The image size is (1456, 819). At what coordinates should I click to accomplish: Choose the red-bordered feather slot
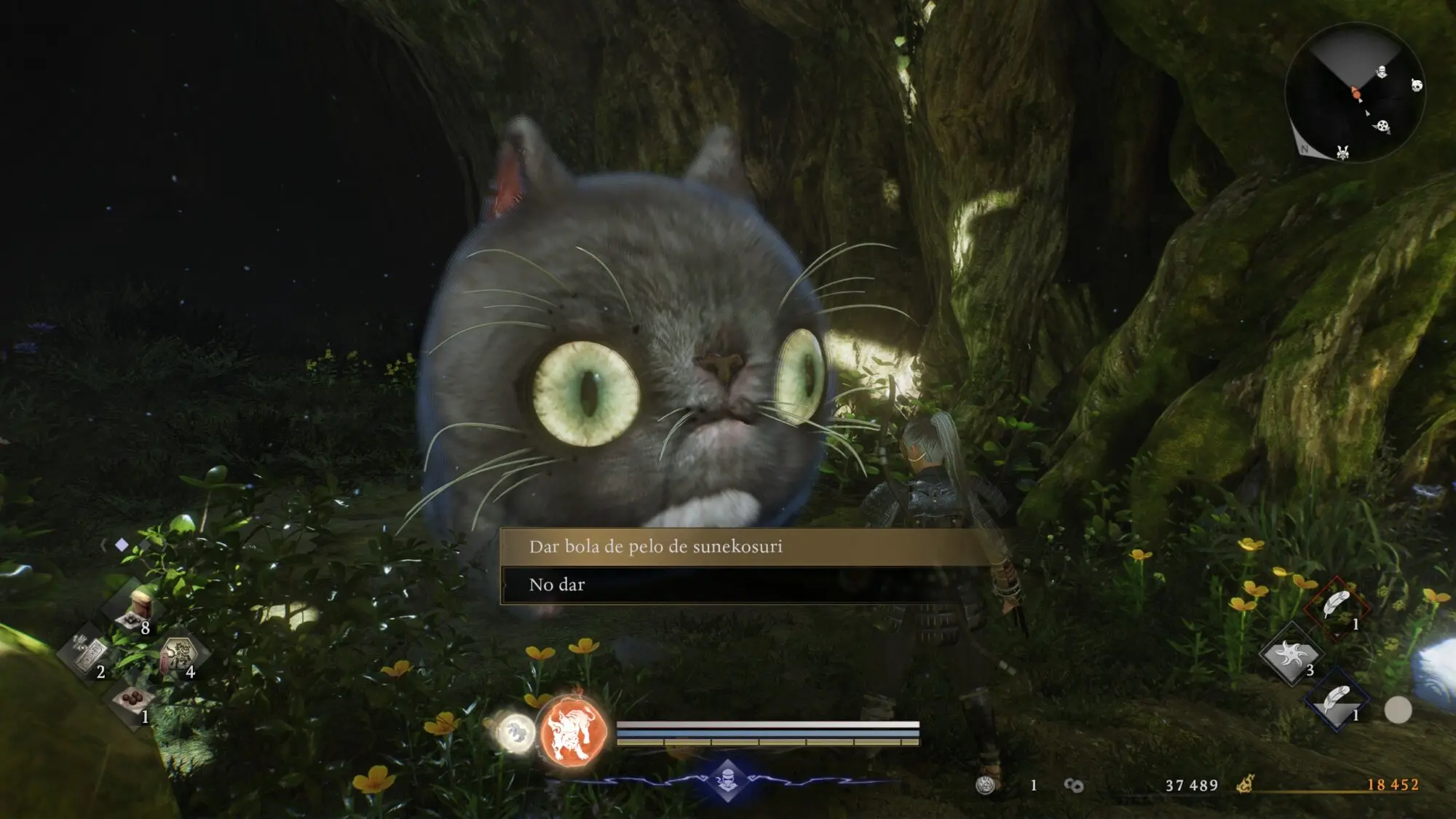[1337, 606]
